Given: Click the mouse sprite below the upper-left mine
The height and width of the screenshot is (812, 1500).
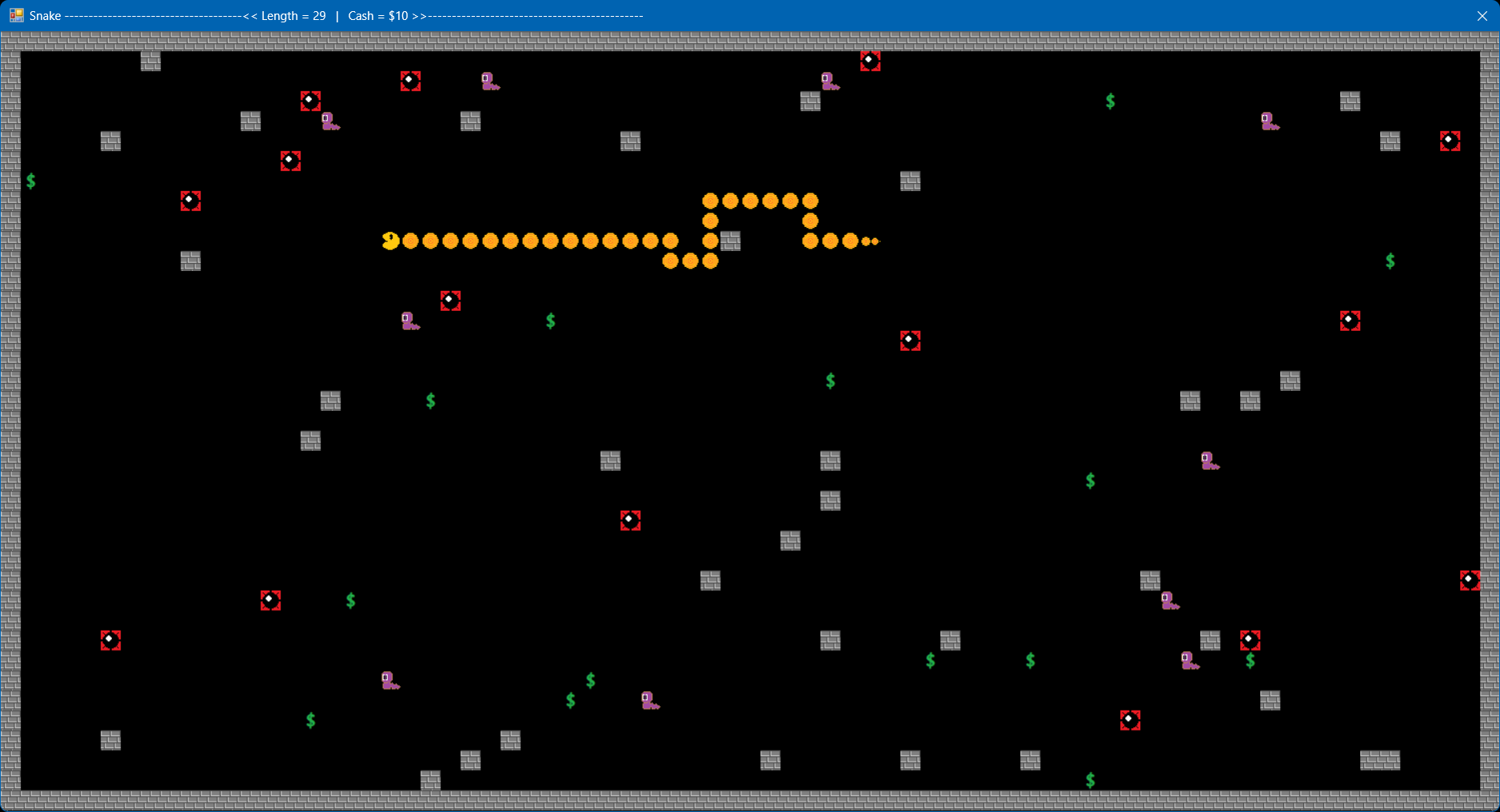Looking at the screenshot, I should click(329, 121).
